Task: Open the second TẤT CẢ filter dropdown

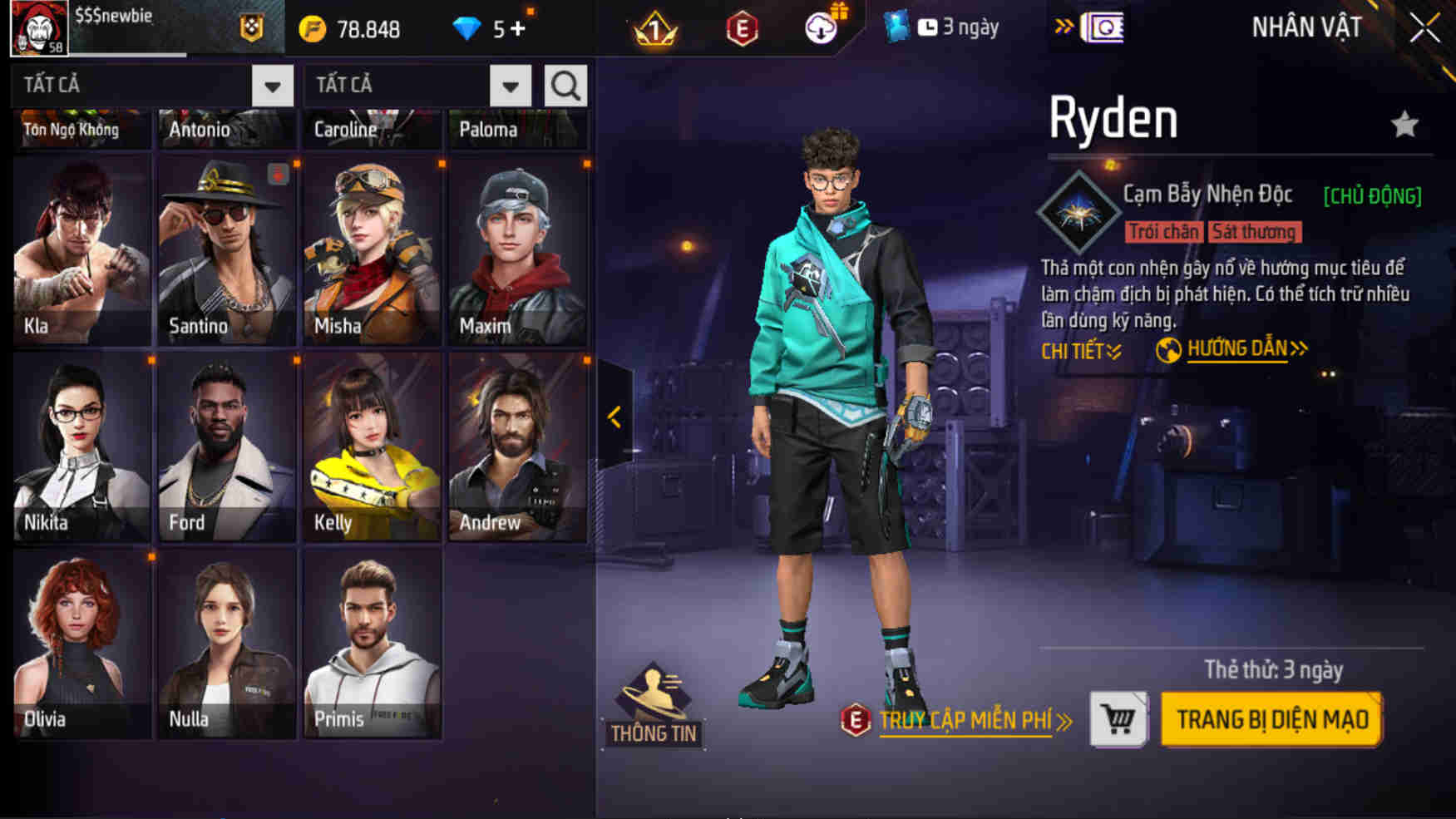Action: (x=510, y=84)
